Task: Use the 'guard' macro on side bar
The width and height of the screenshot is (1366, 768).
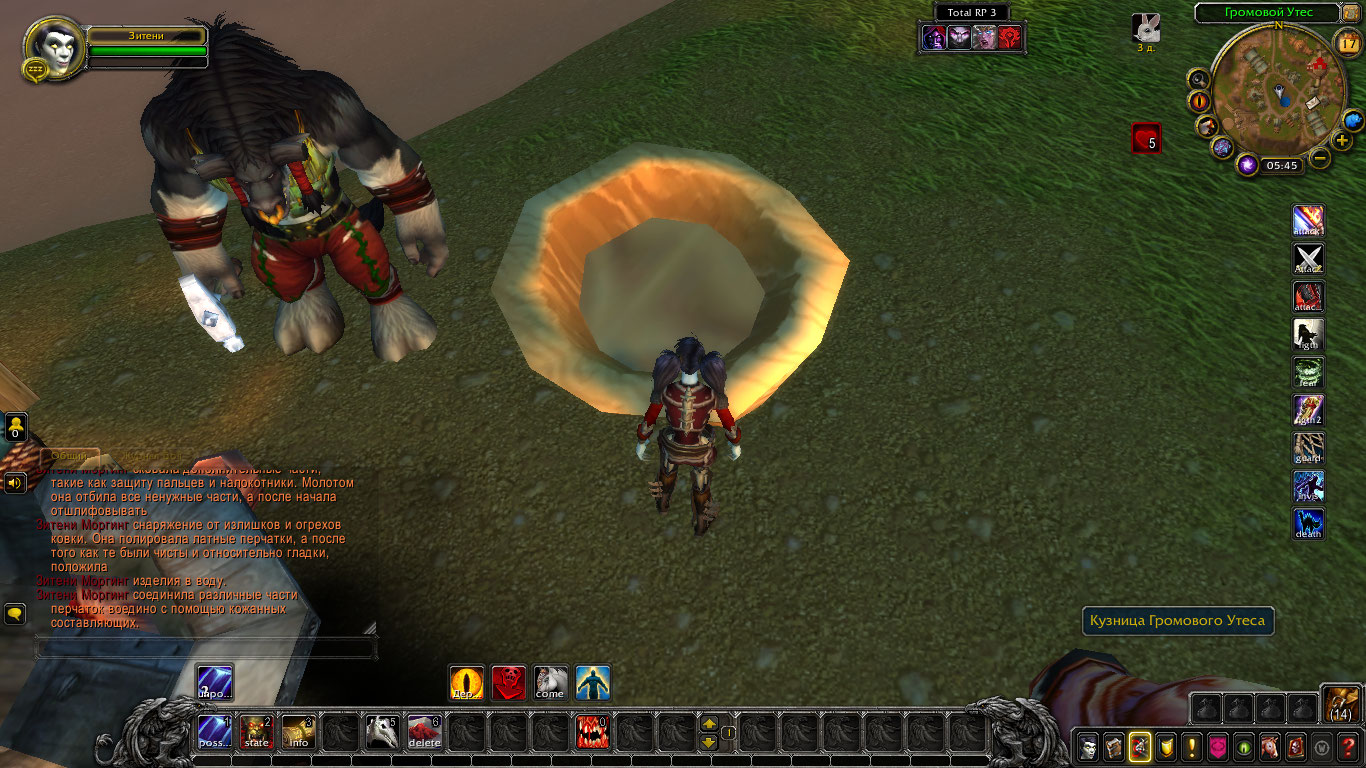Action: (1308, 448)
